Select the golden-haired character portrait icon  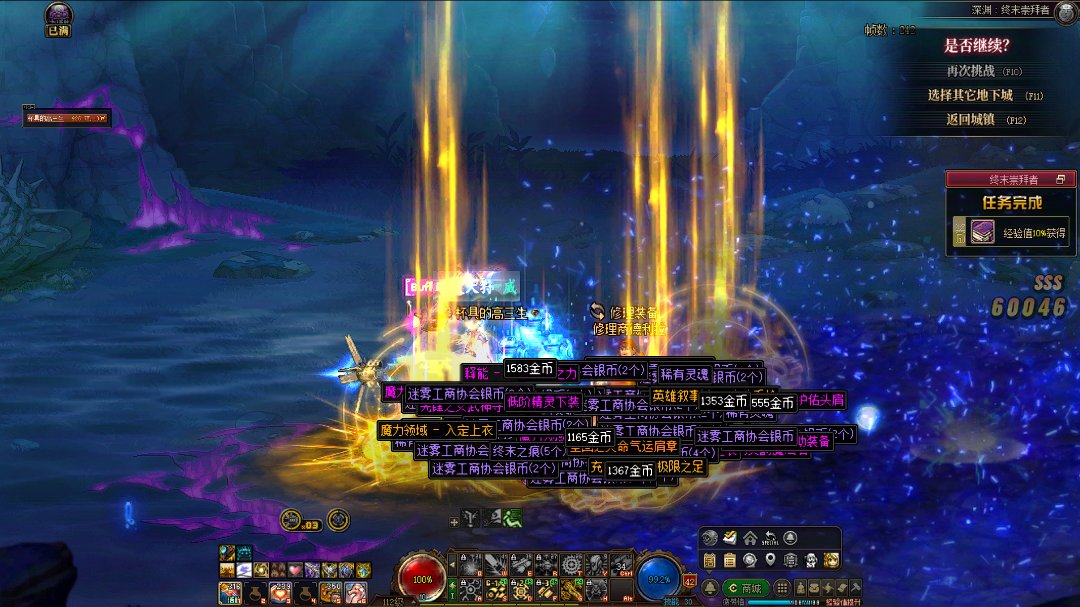831,560
